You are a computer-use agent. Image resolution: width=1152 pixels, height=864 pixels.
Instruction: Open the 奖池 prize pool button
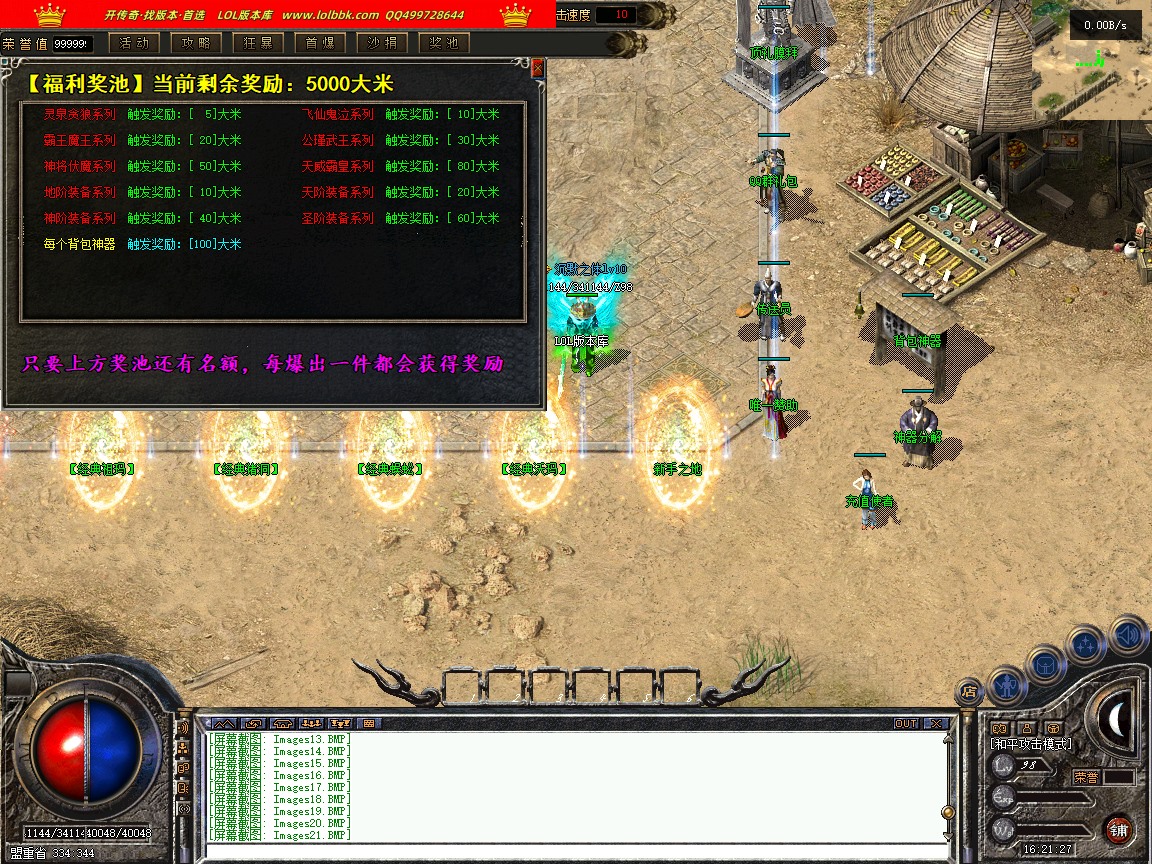[x=444, y=43]
